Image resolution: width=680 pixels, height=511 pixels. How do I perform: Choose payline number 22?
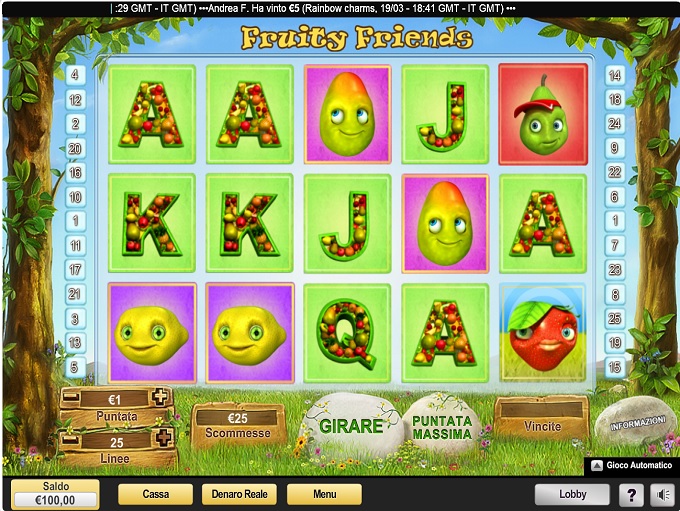tap(615, 172)
